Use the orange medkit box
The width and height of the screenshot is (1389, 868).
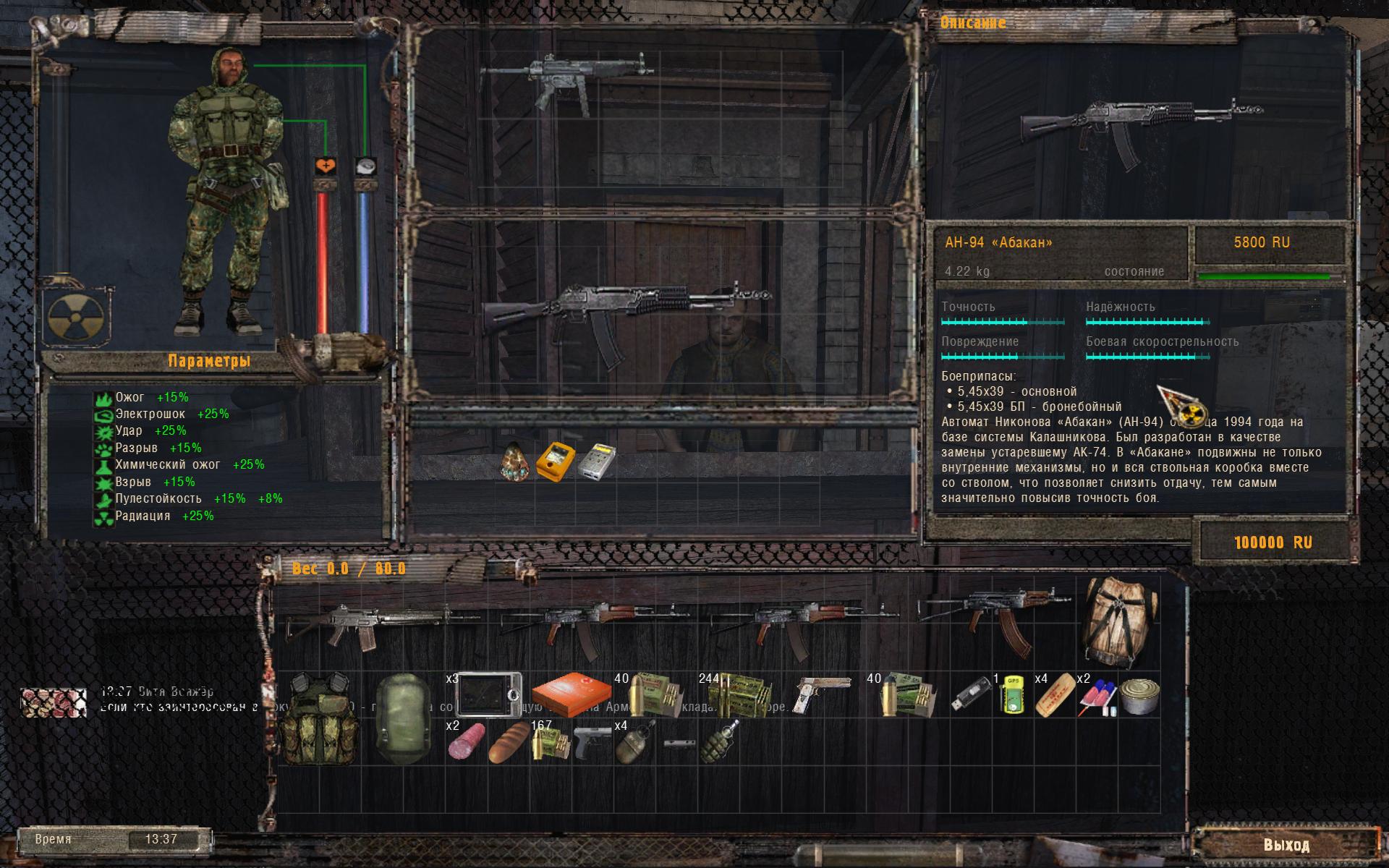click(x=572, y=694)
